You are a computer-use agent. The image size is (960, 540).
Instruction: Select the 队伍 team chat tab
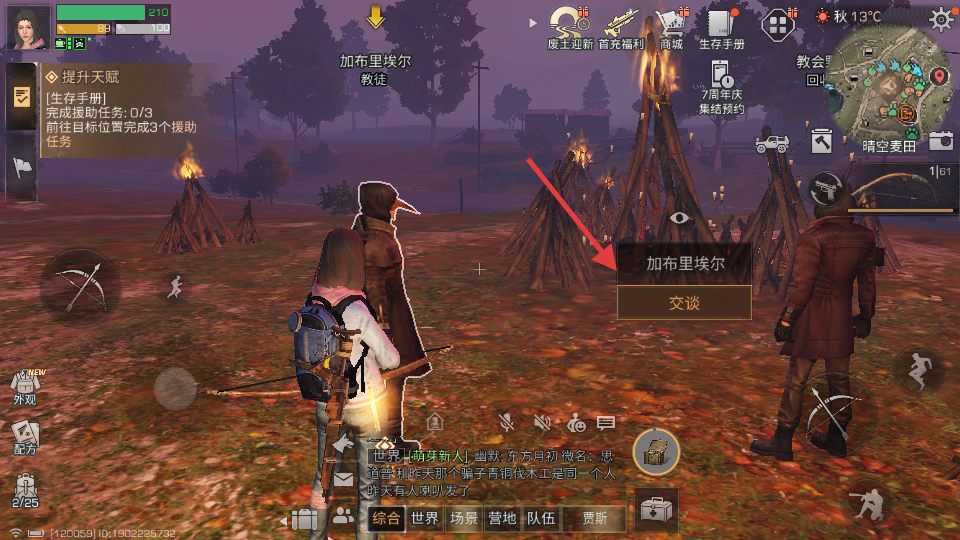[541, 518]
